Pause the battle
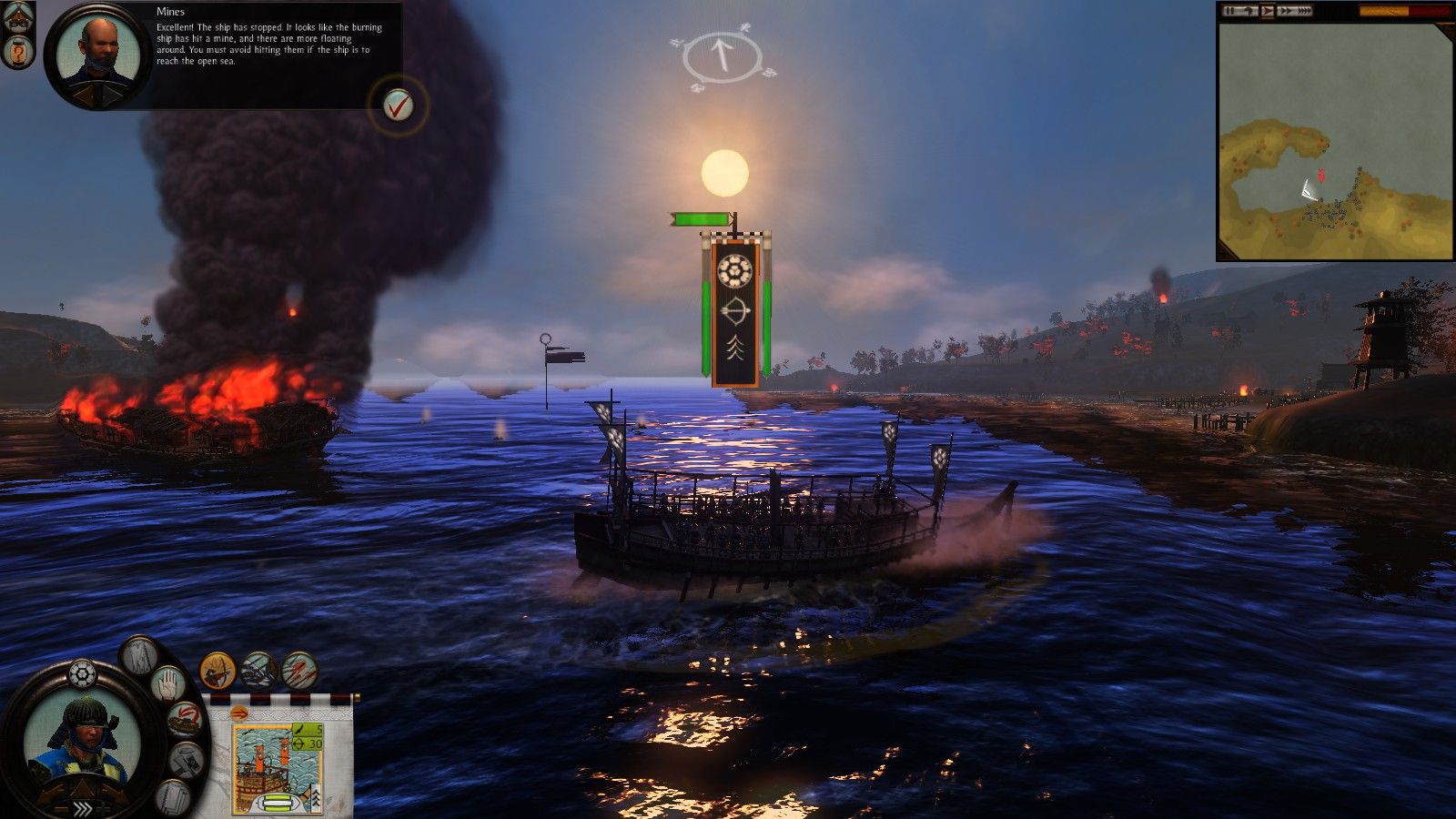The height and width of the screenshot is (819, 1456). tap(1230, 11)
